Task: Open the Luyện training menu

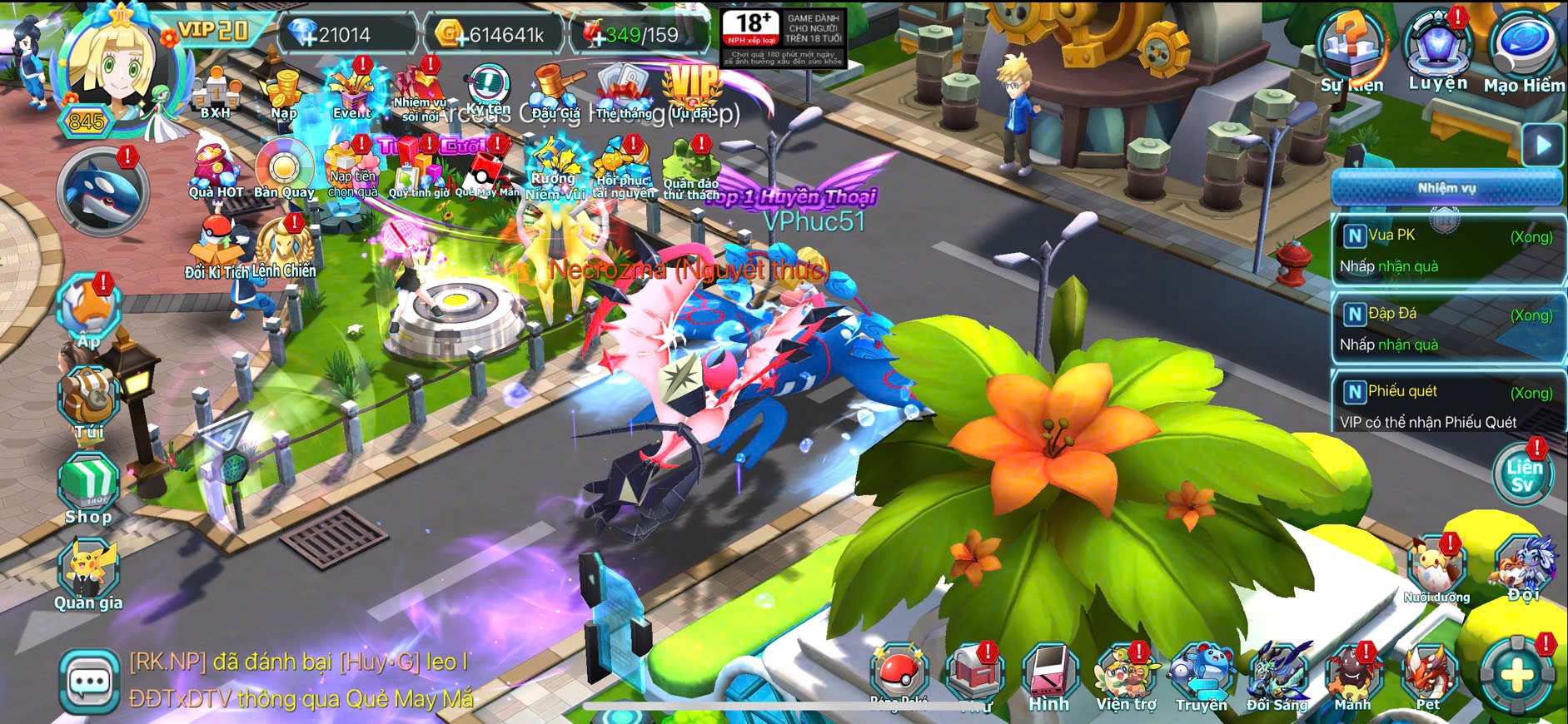Action: point(1438,48)
